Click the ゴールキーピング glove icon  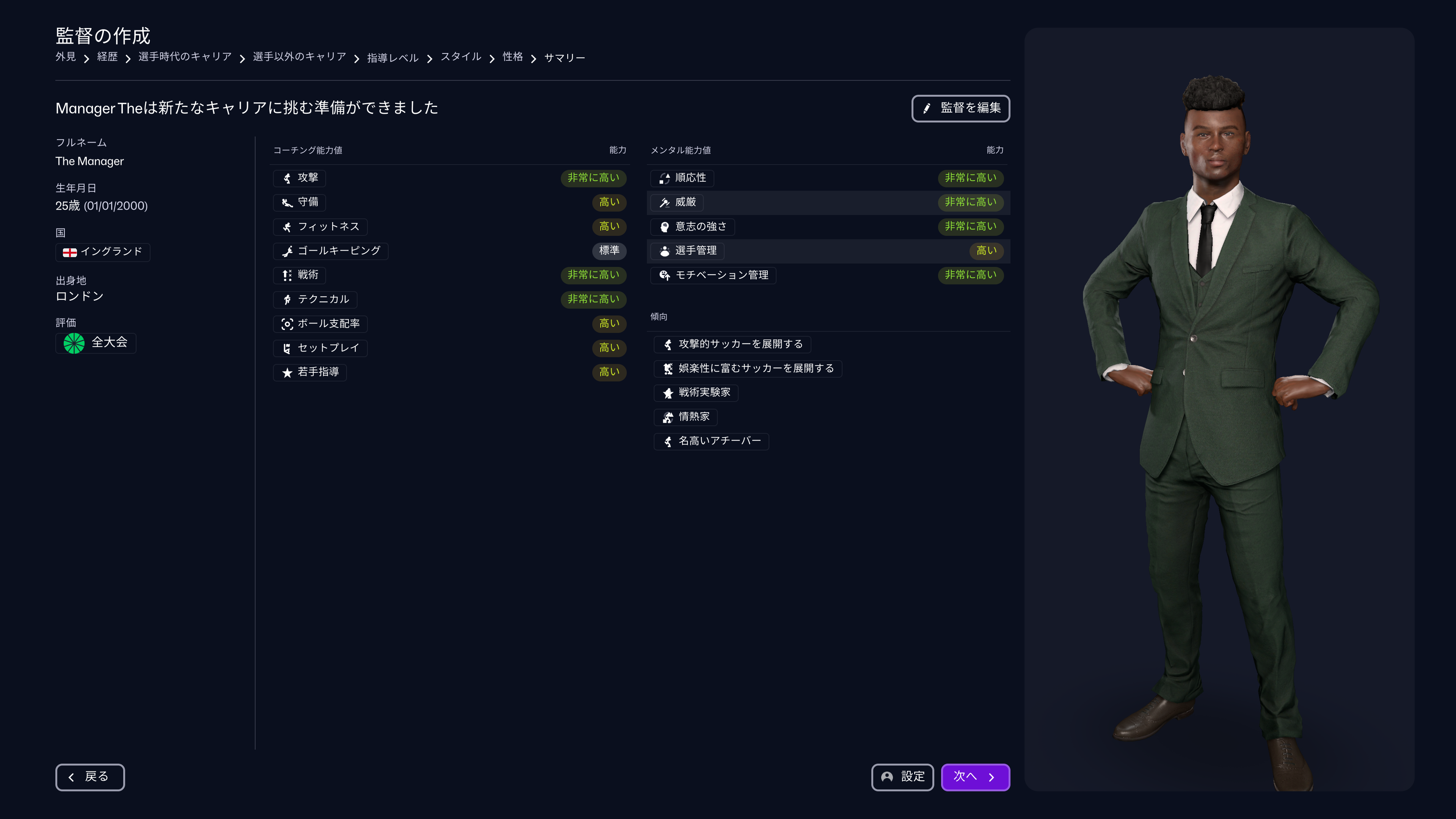pyautogui.click(x=287, y=251)
